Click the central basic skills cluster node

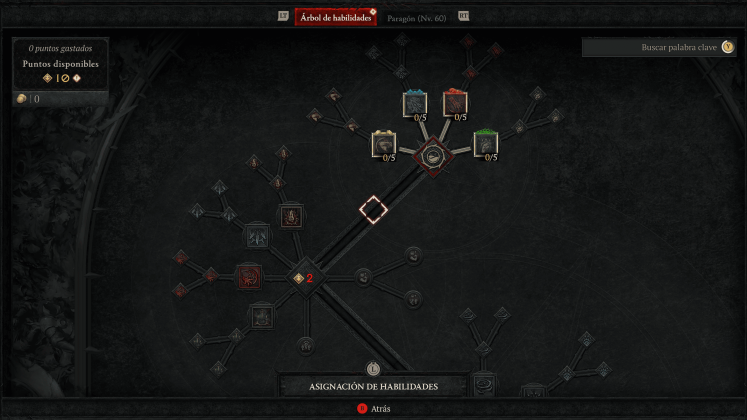434,155
